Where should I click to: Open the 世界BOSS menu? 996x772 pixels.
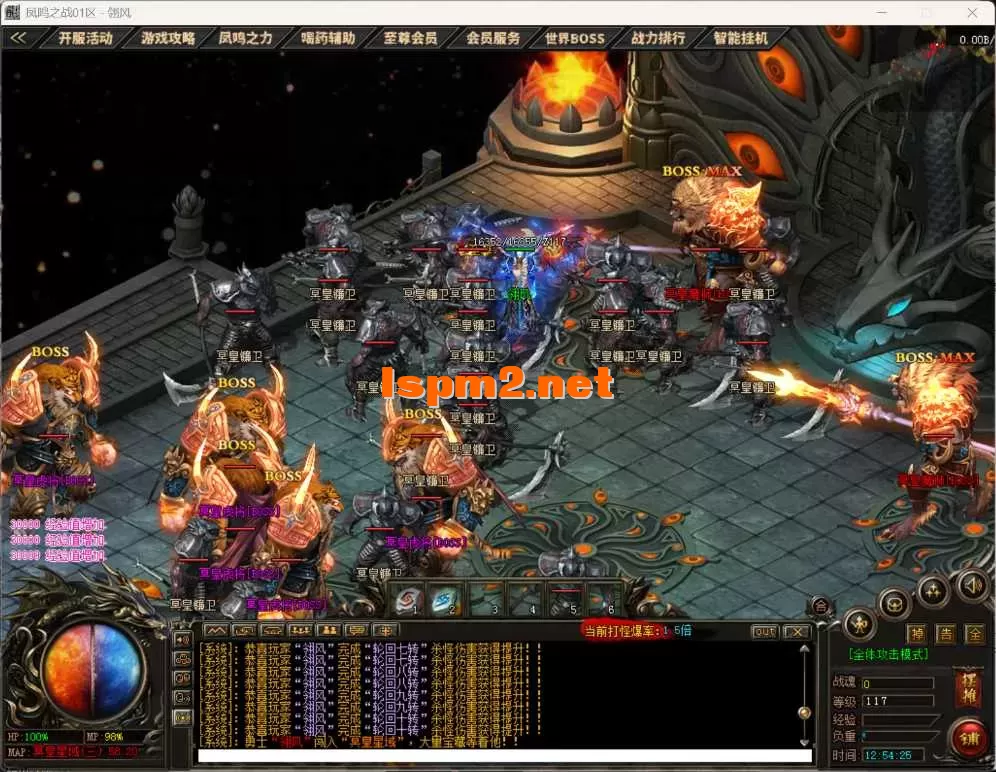[575, 38]
